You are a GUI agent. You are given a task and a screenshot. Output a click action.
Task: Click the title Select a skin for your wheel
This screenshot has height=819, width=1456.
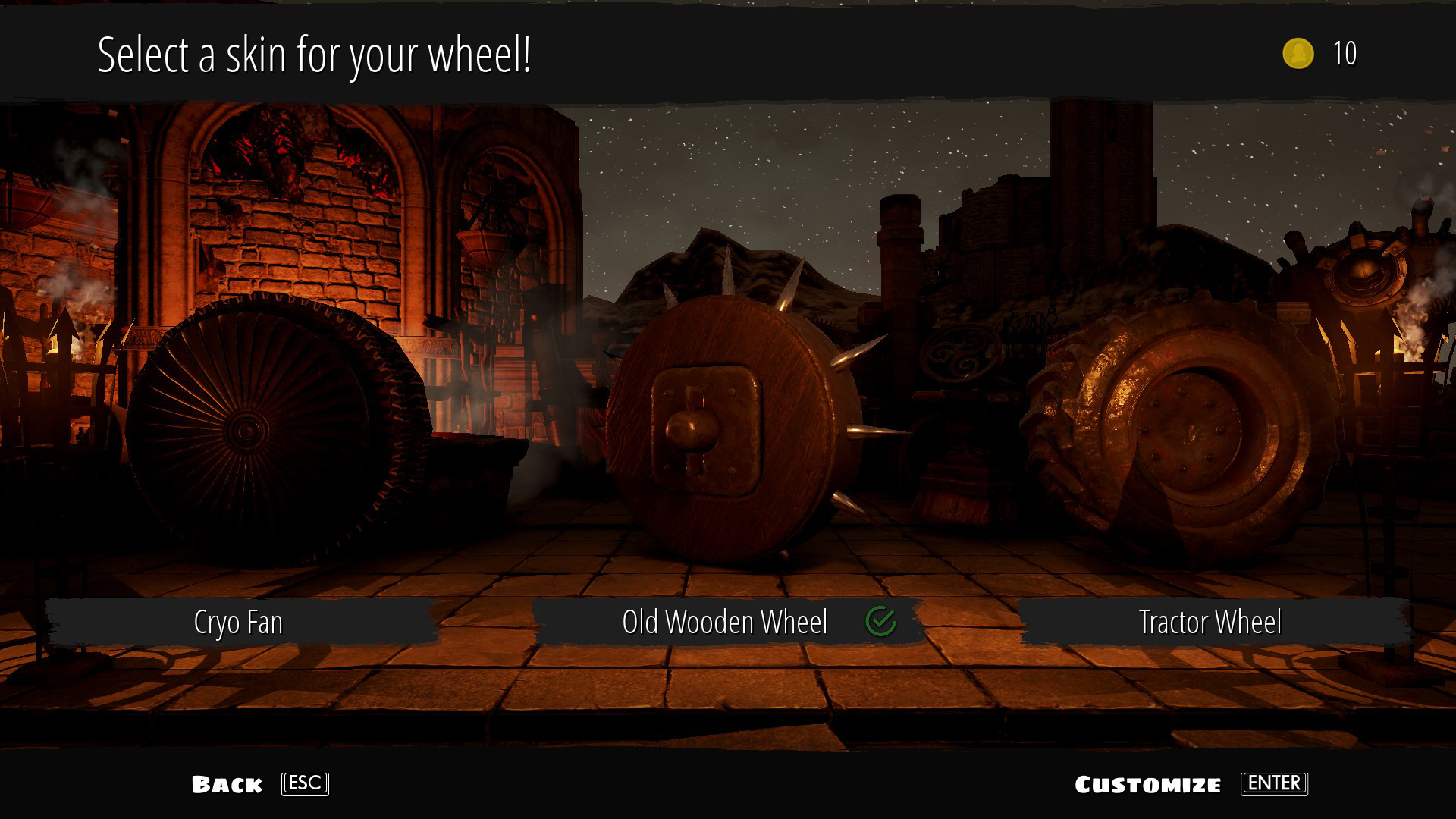(316, 54)
